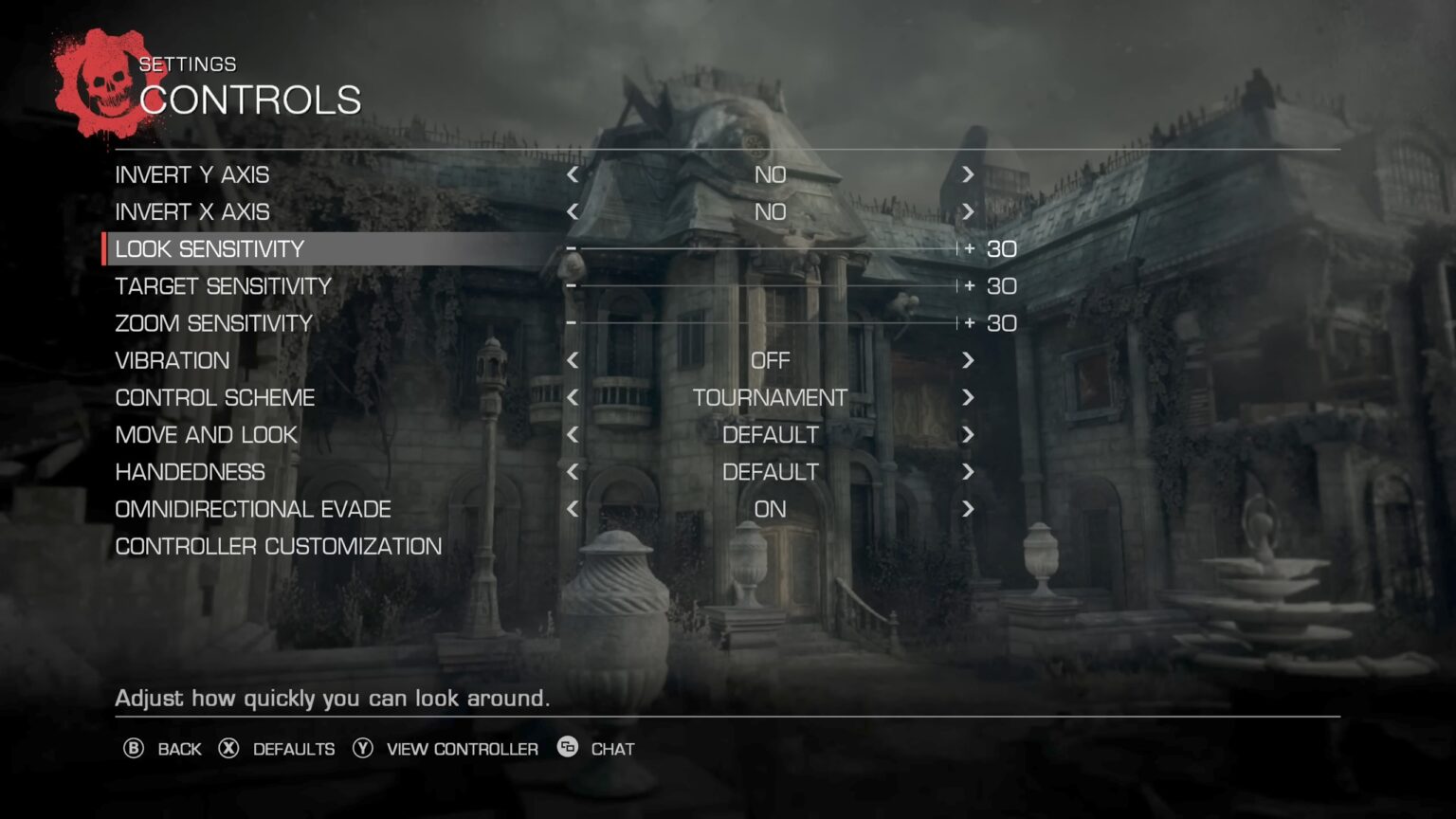This screenshot has height=819, width=1456.
Task: Click the Back label in the bottom bar
Action: point(179,749)
